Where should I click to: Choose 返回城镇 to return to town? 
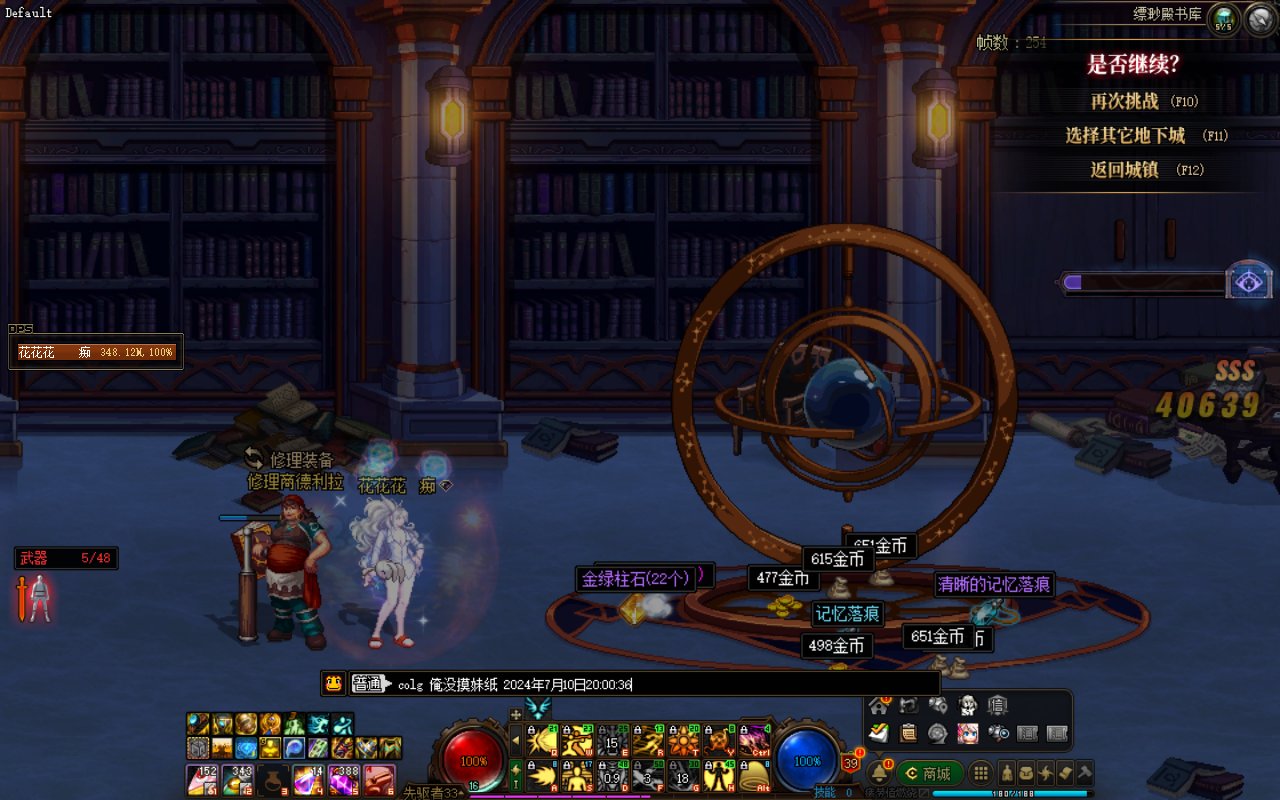(1124, 170)
